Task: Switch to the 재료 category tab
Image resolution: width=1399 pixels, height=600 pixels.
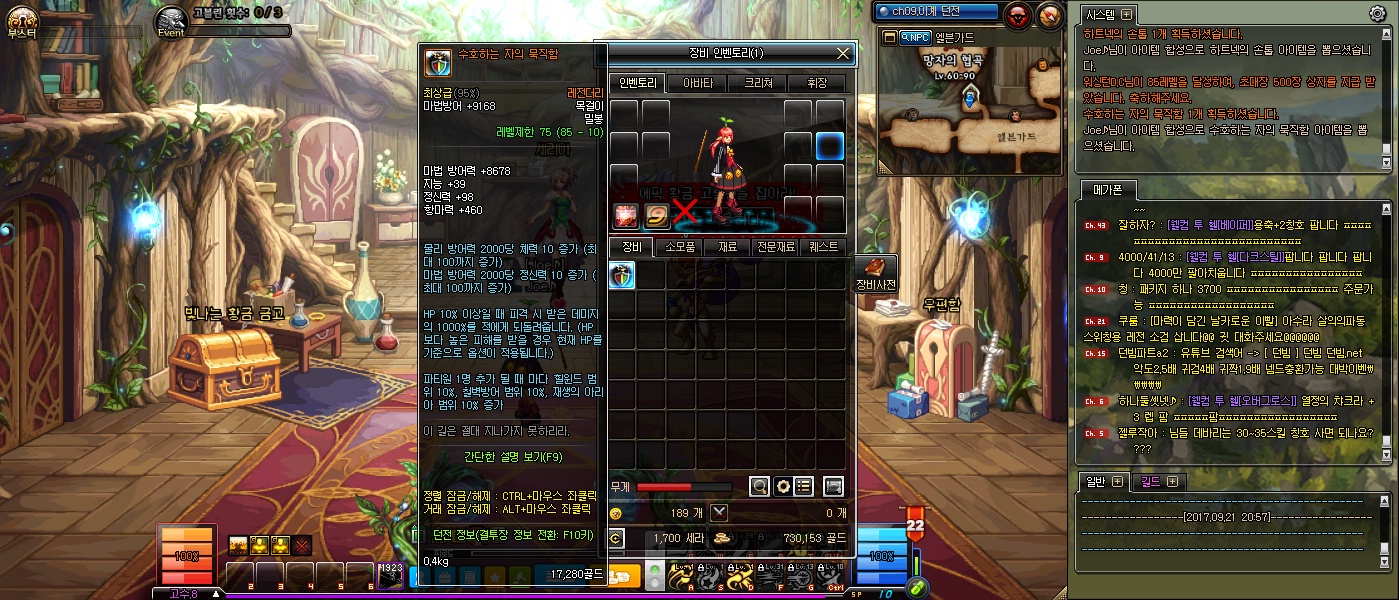Action: tap(728, 247)
